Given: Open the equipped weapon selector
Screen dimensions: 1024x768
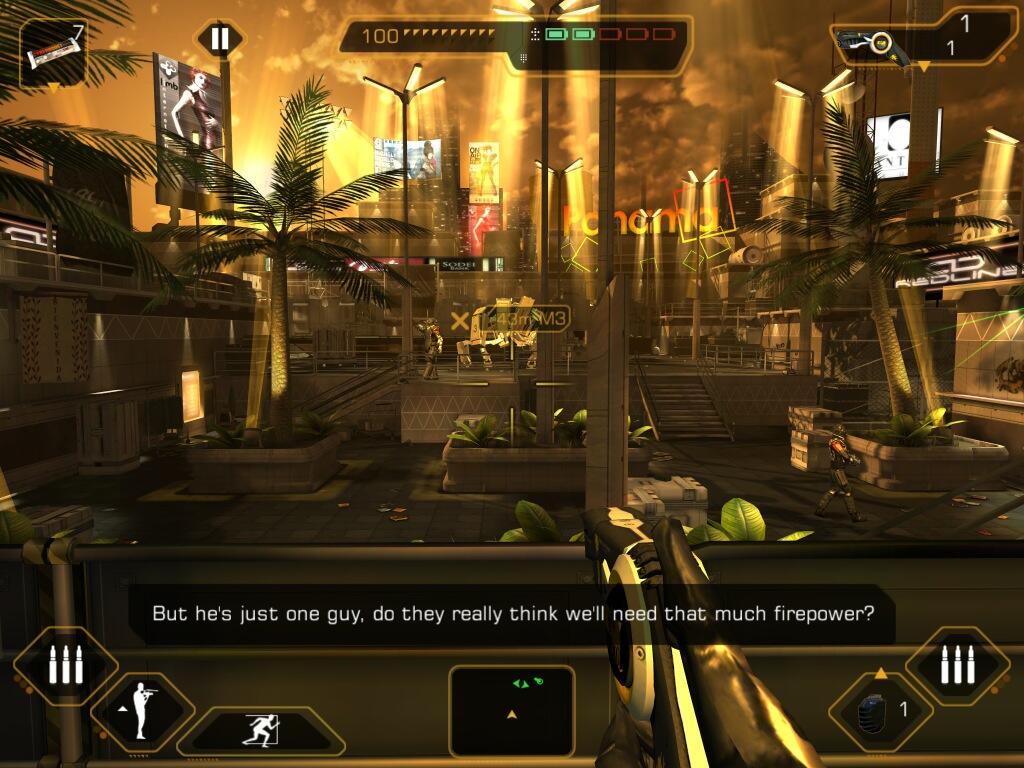Looking at the screenshot, I should [923, 41].
